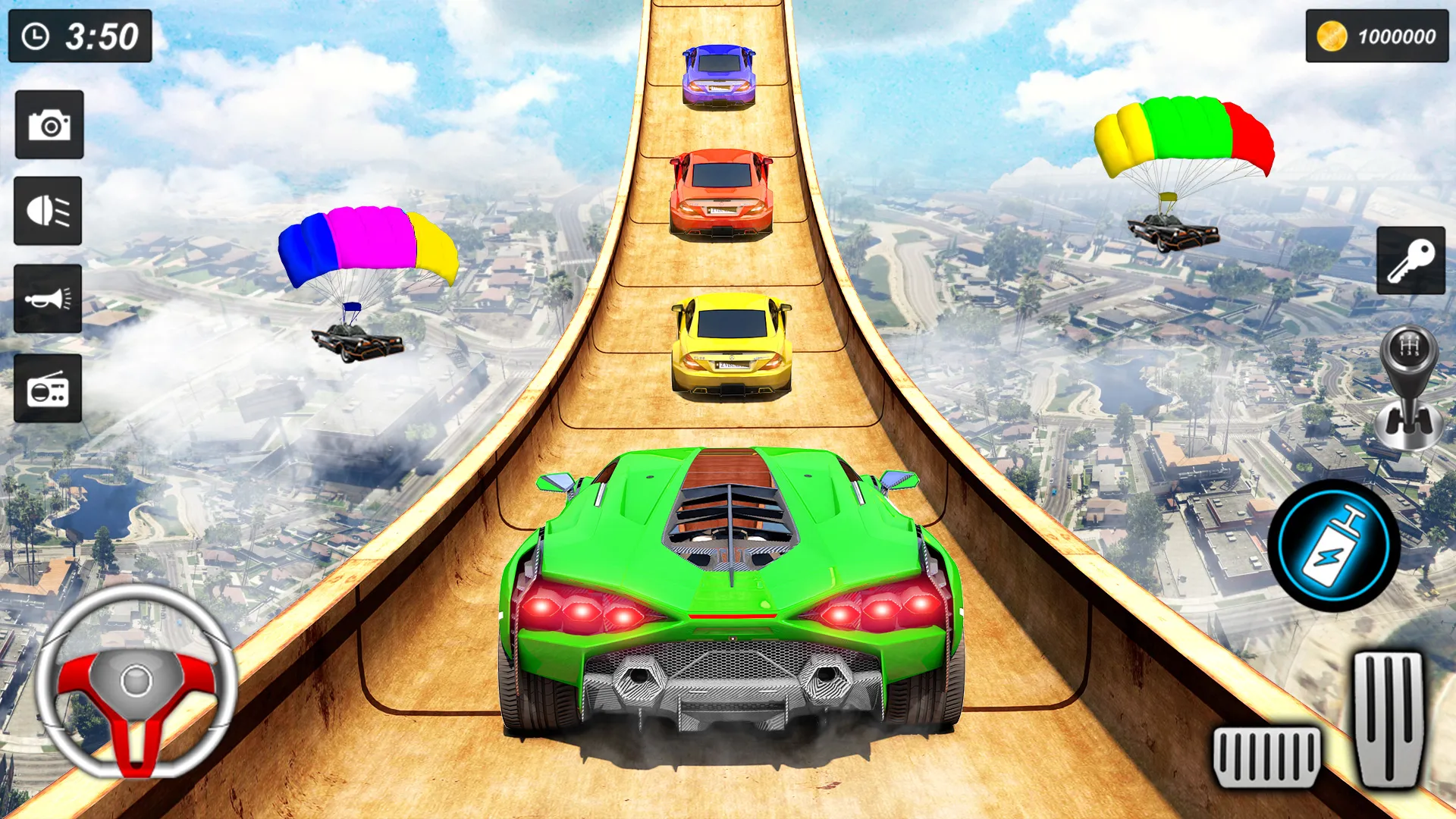Viewport: 1456px width, 819px height.
Task: Sound the horn button
Action: point(48,299)
